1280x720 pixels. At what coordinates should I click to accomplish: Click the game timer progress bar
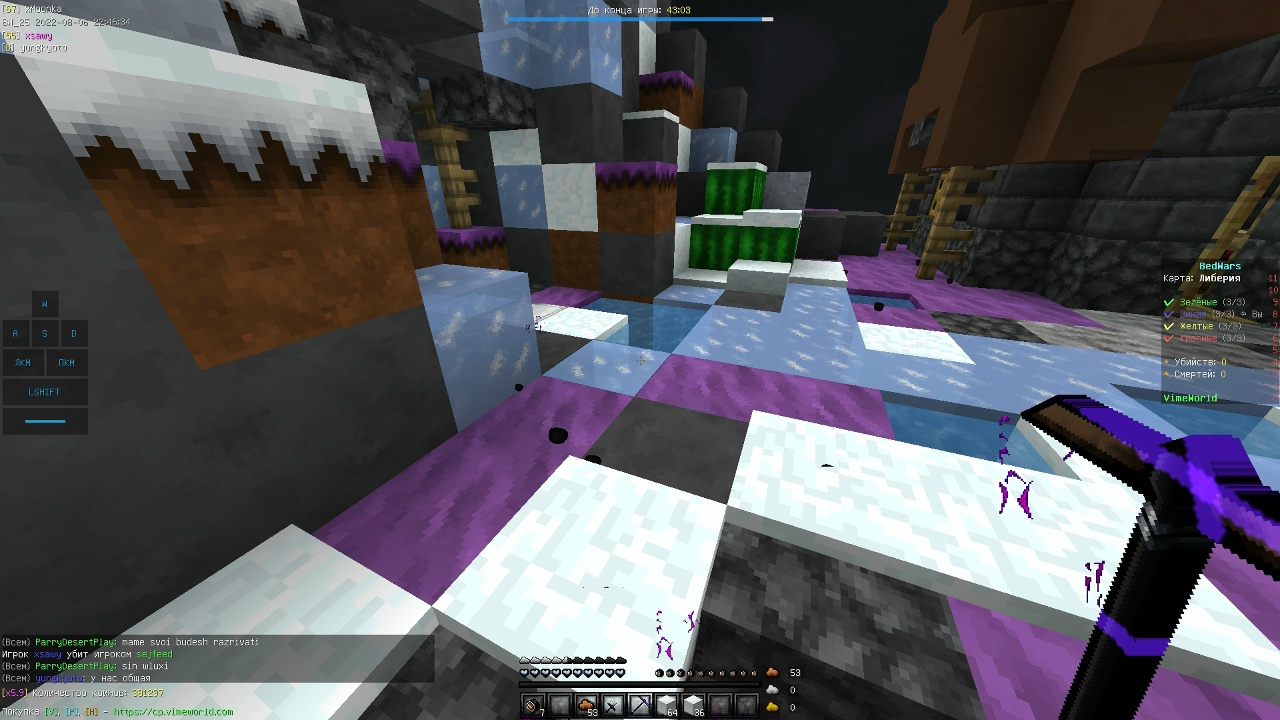click(640, 19)
